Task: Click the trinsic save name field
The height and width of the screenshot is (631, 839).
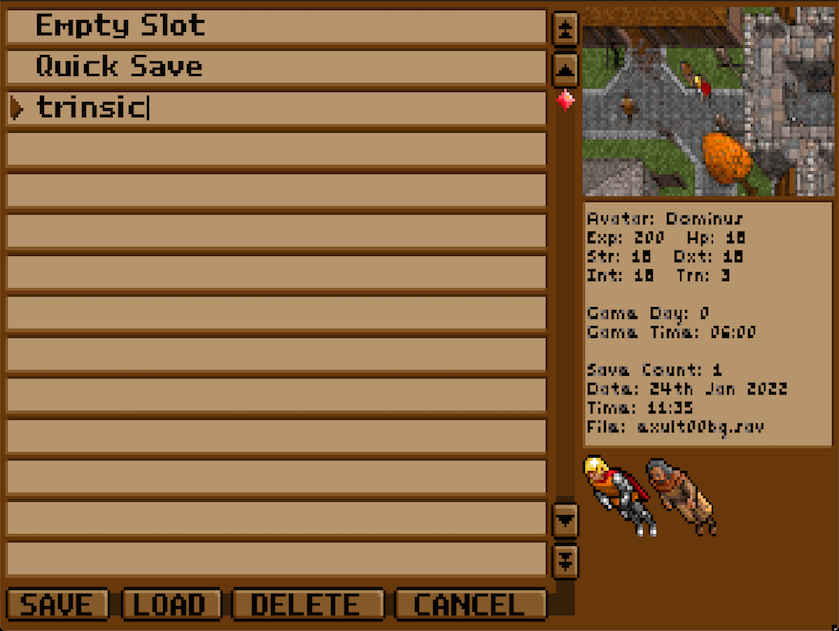Action: pos(276,108)
